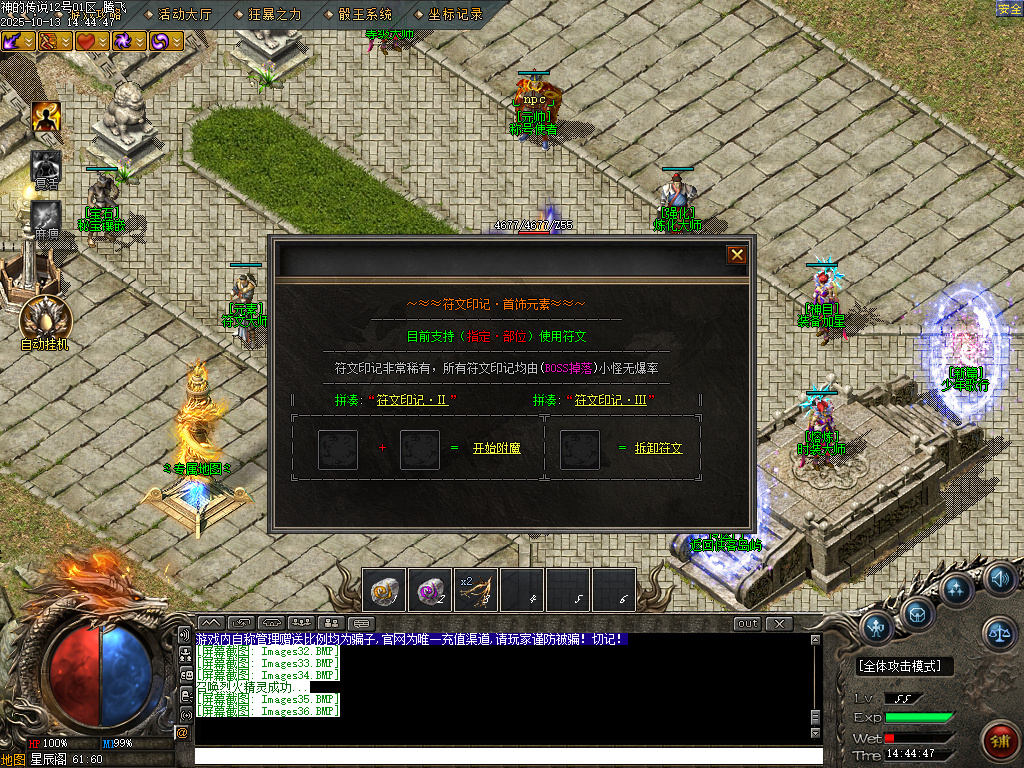Open the skills sparkle icon
Viewport: 1024px width, 768px height.
click(958, 589)
